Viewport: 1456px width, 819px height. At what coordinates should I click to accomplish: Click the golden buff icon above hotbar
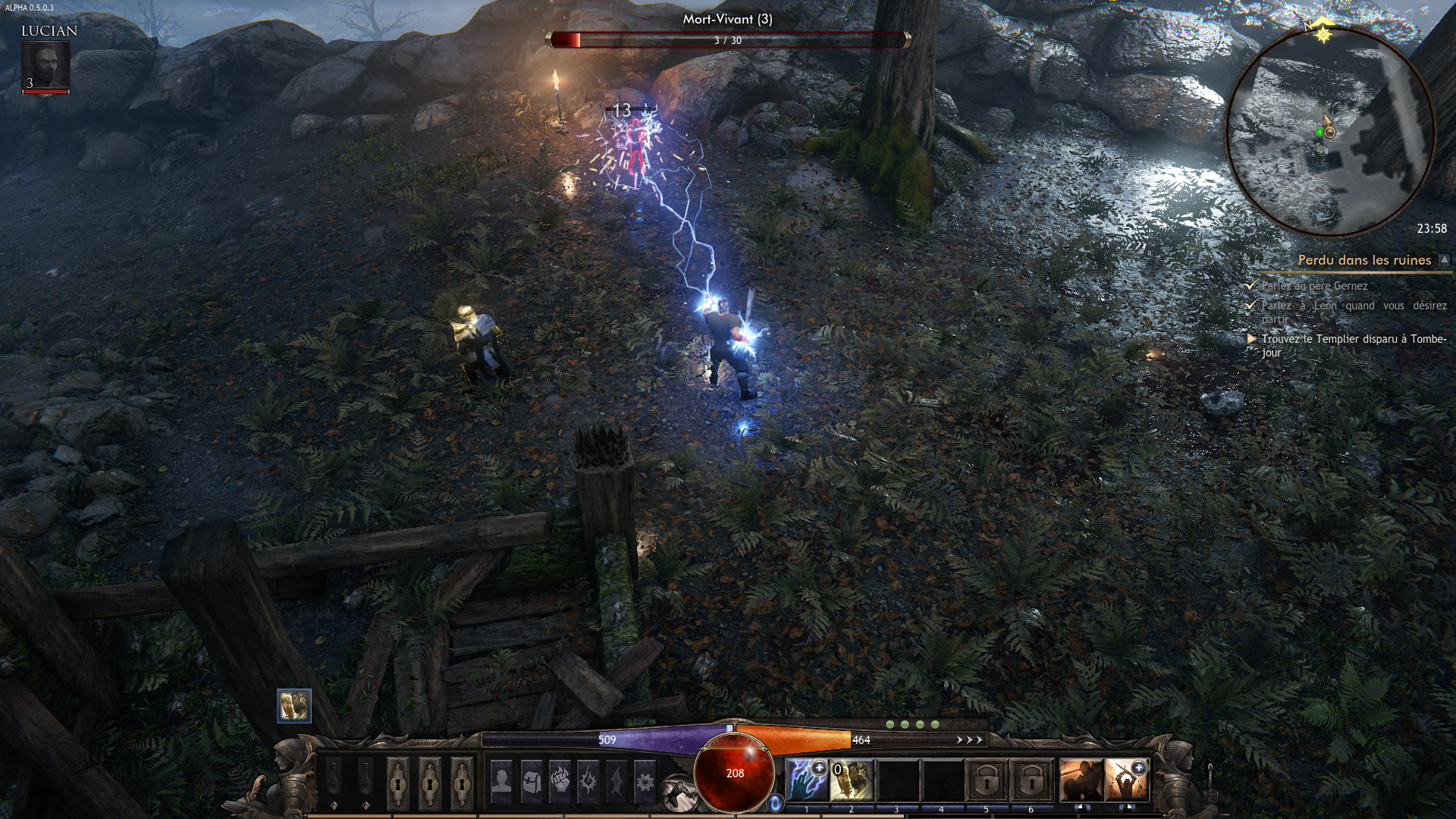[x=294, y=706]
